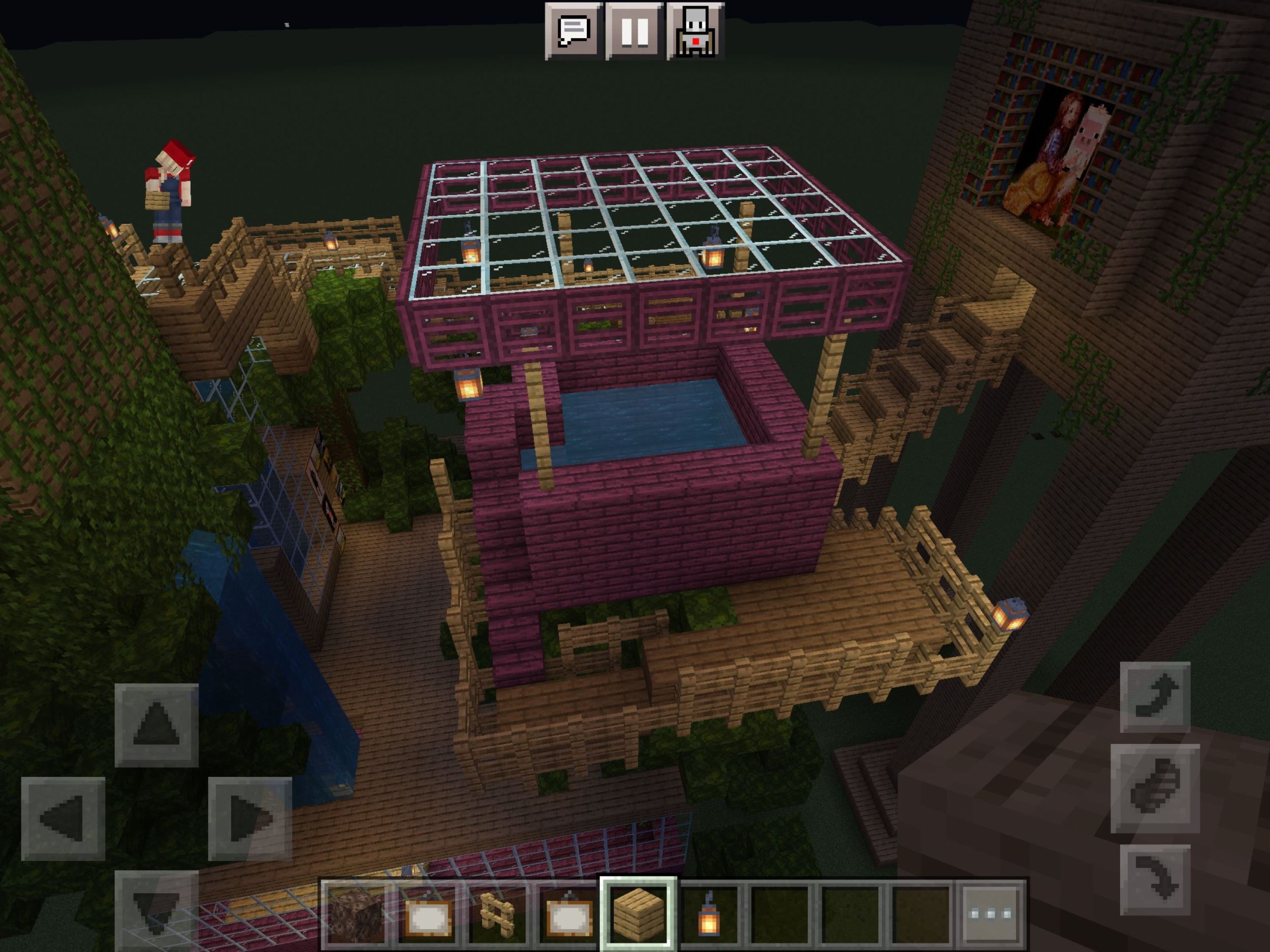
Task: Tap the strafe right arrow
Action: point(250,818)
